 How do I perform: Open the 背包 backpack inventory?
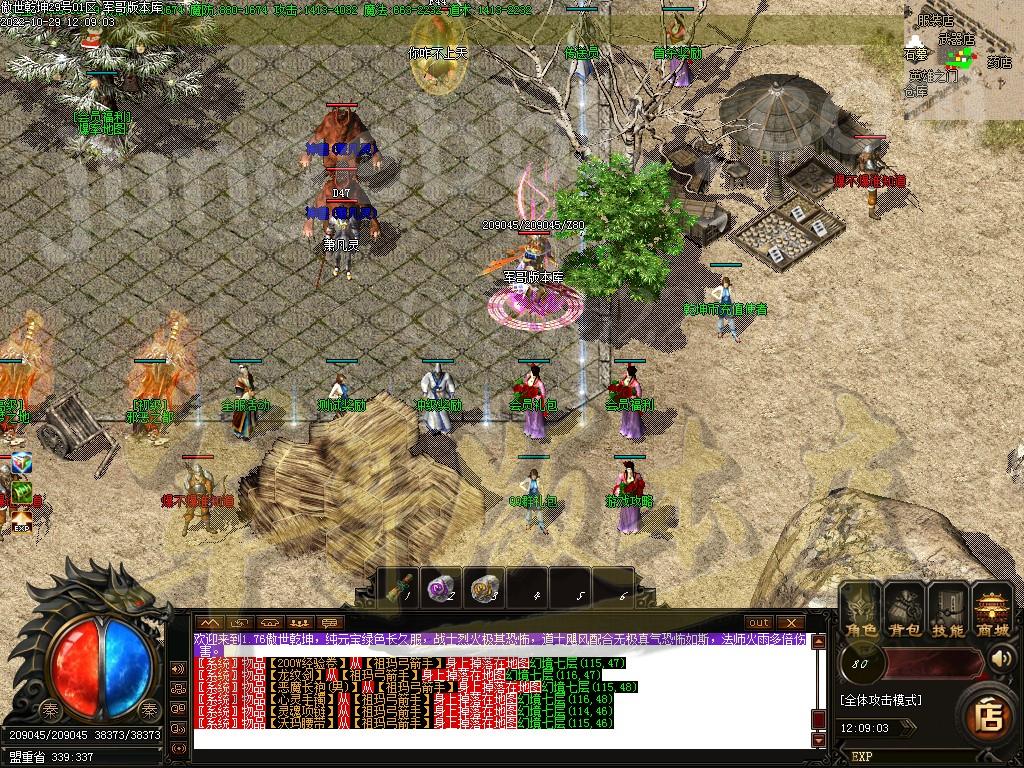coord(904,611)
